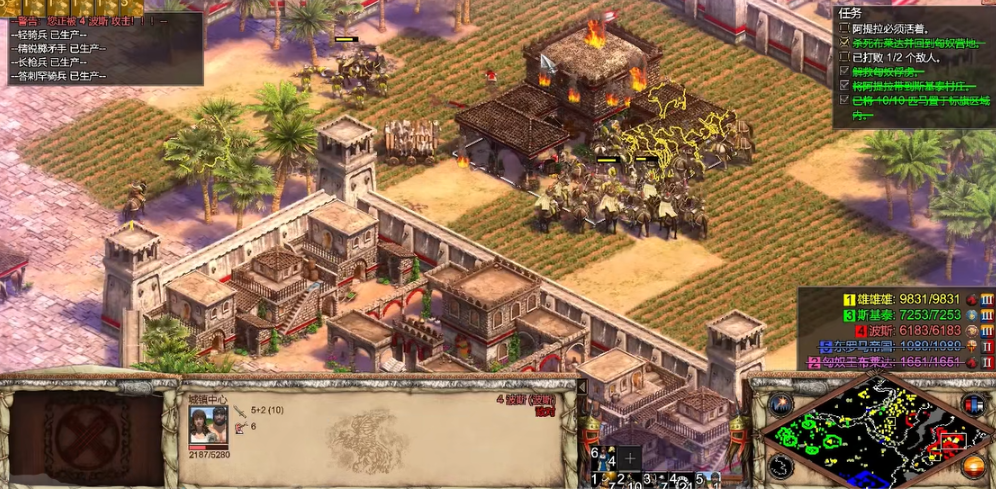
Task: Toggle the terrain outline minimap mode button
Action: (x=781, y=465)
